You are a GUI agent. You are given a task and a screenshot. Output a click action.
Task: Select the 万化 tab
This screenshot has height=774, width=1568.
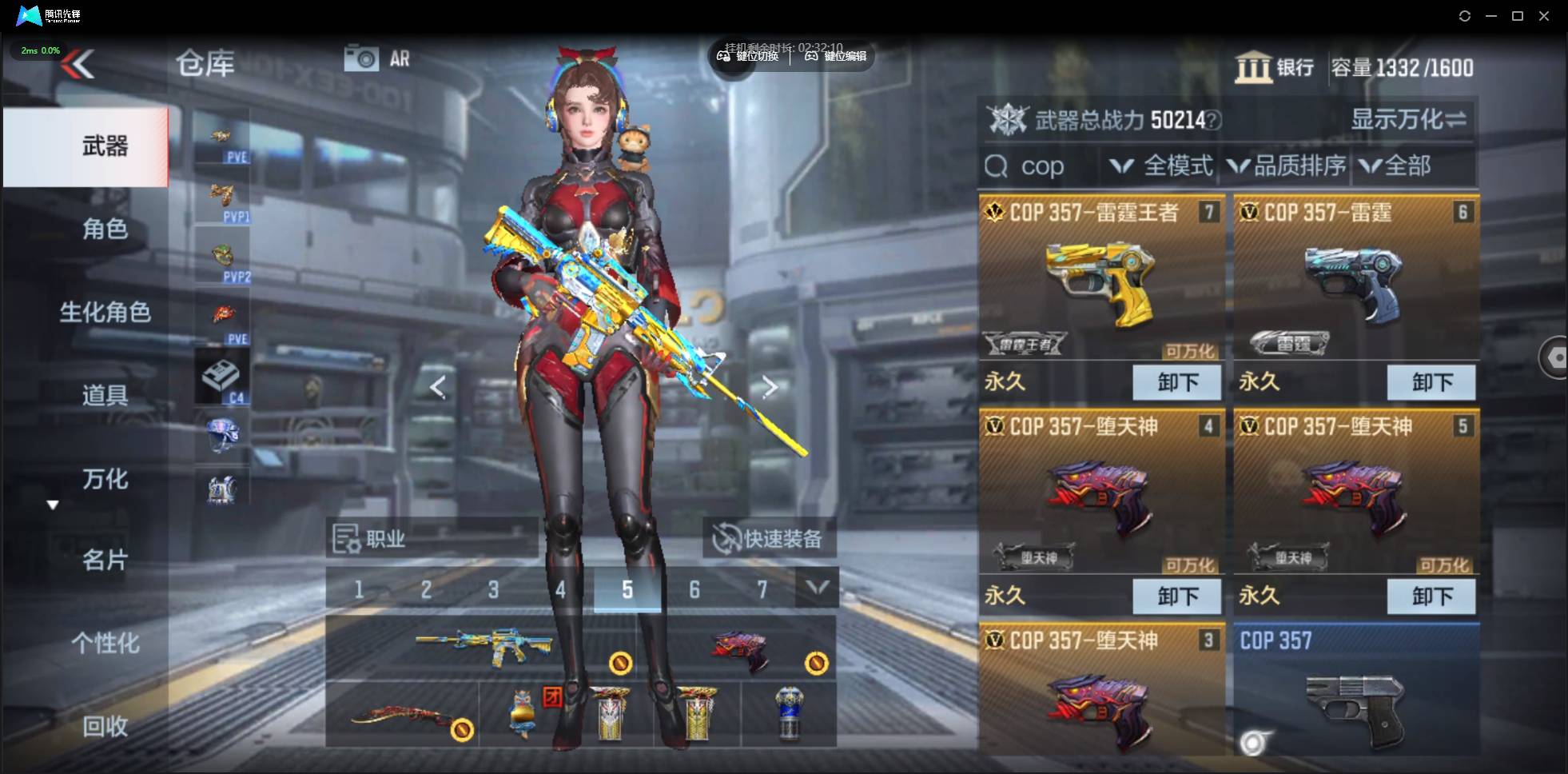[x=105, y=479]
